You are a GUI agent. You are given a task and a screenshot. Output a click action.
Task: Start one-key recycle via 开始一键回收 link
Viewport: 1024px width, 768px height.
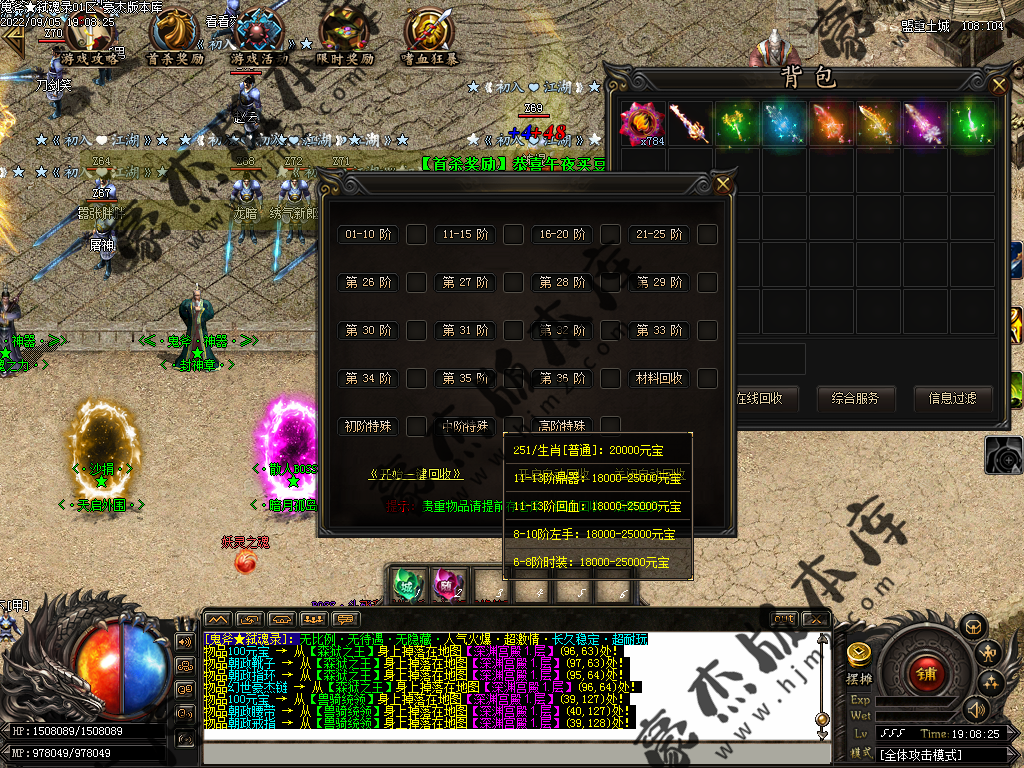415,475
